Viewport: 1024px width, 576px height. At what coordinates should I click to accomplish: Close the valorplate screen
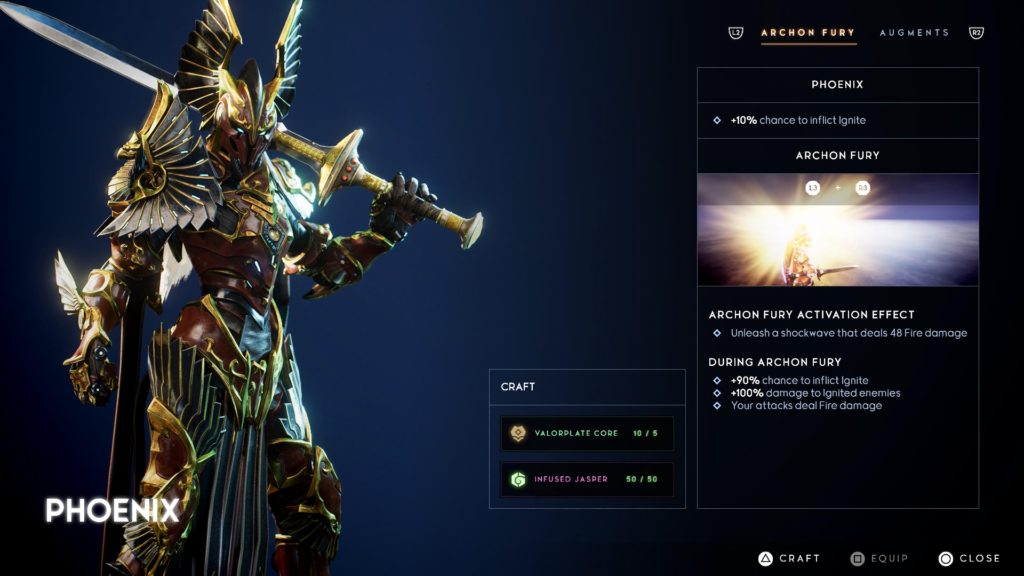pyautogui.click(x=970, y=558)
